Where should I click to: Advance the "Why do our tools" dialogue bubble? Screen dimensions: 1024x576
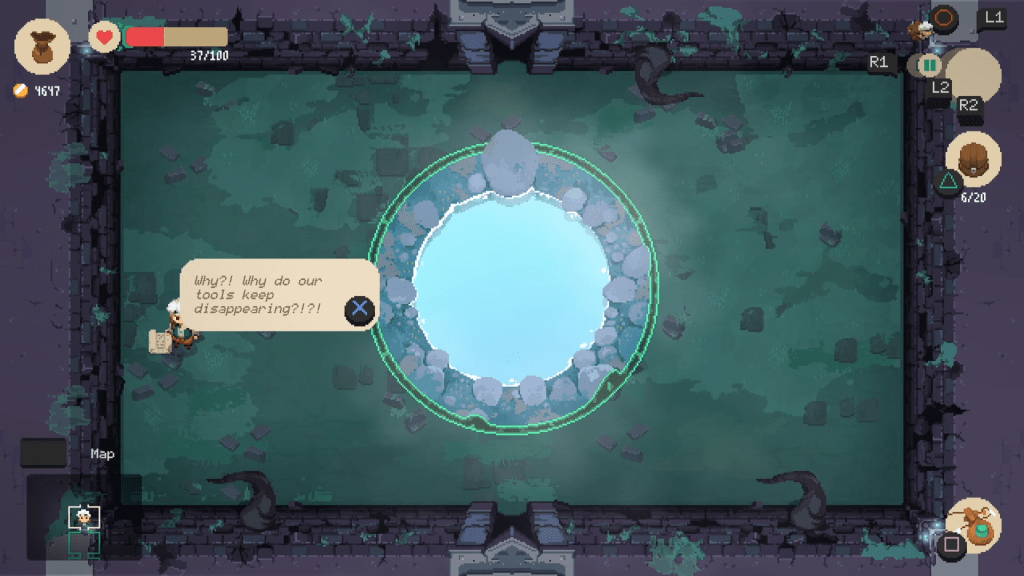(360, 309)
